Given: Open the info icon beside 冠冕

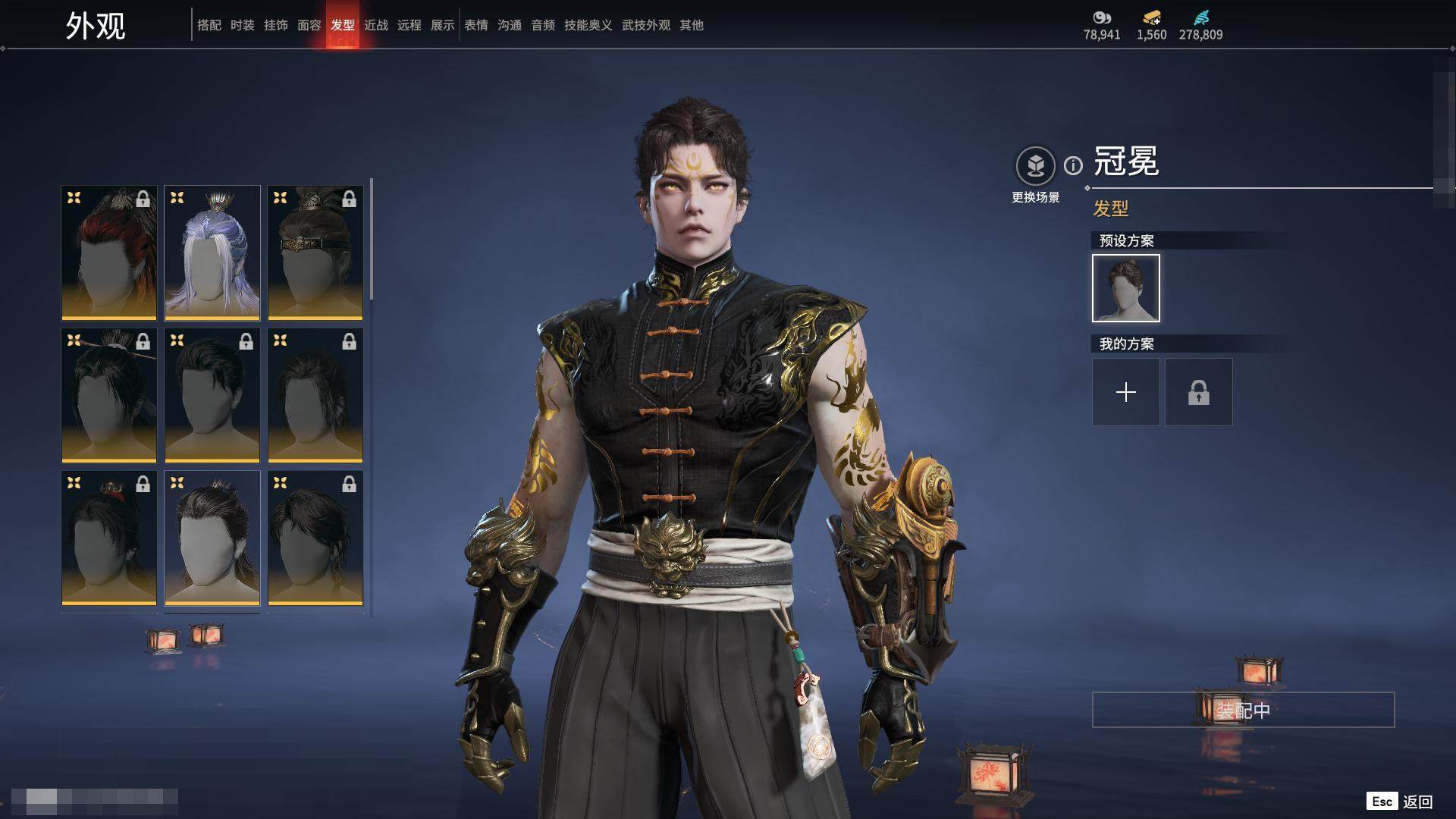Looking at the screenshot, I should 1073,165.
